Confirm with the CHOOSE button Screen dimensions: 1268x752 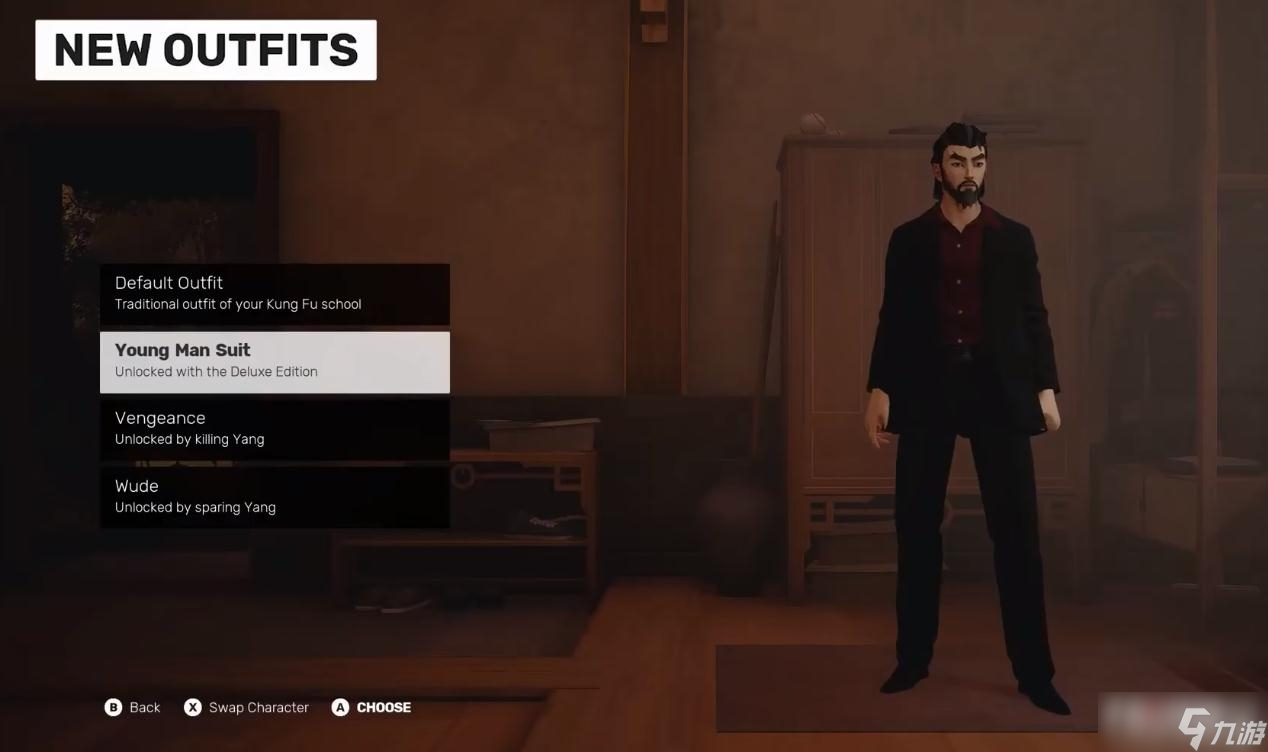click(x=372, y=707)
